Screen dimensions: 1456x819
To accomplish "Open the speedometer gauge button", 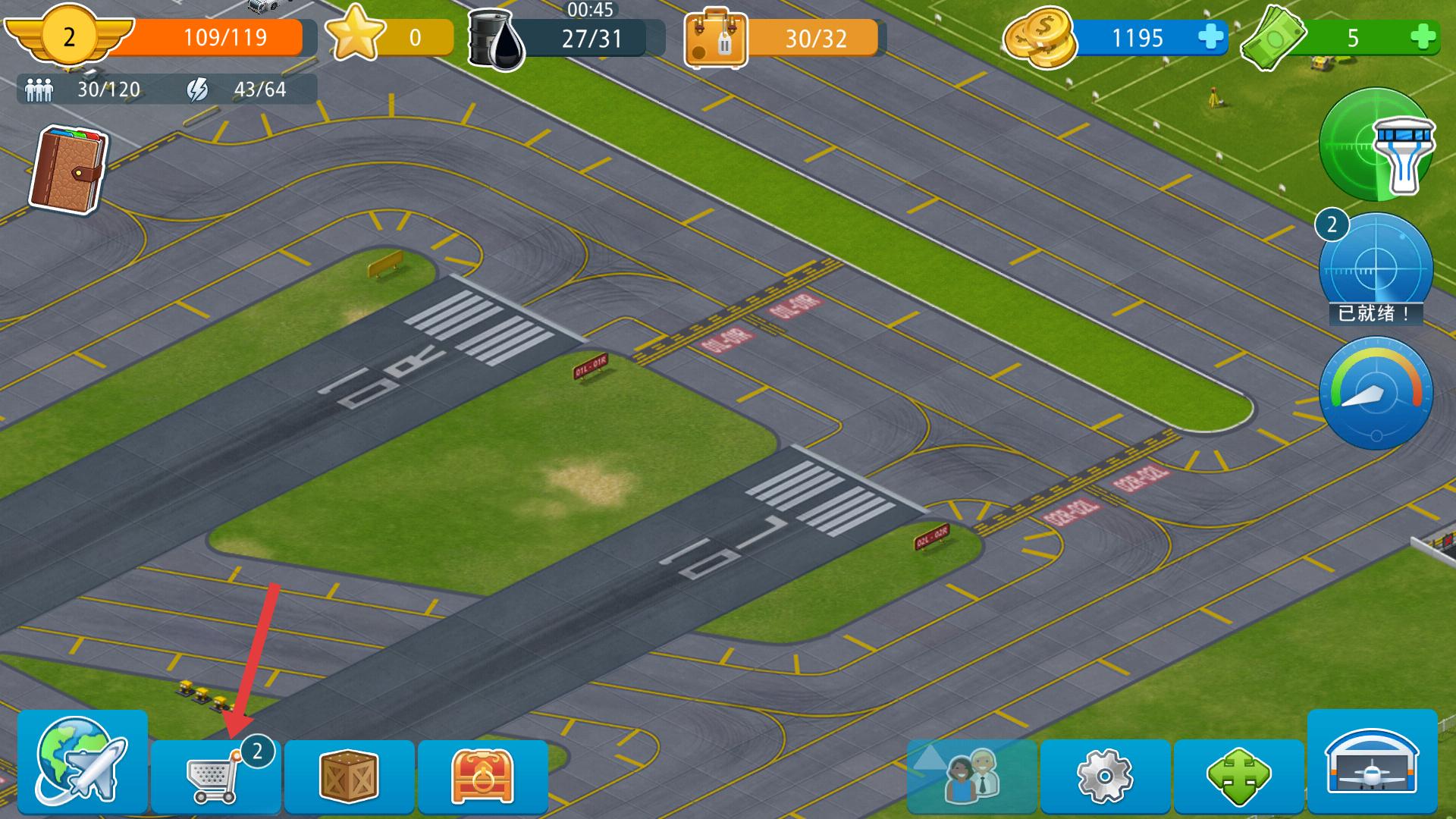I will click(1376, 394).
